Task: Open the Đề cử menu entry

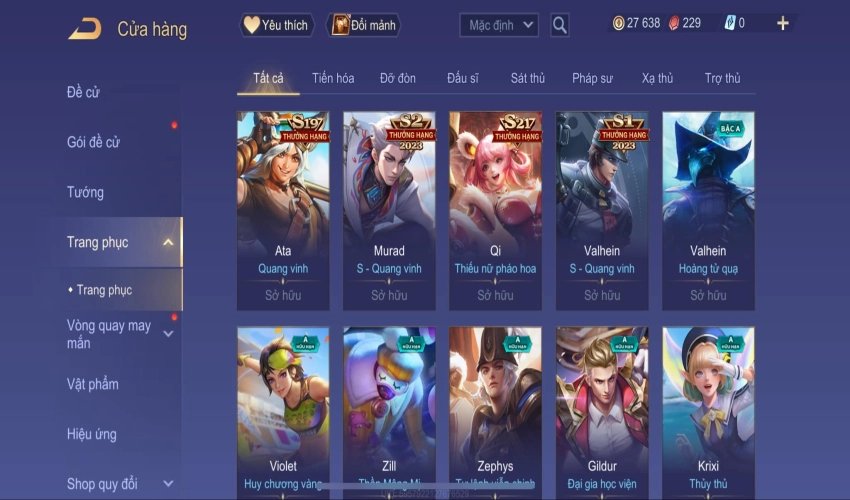Action: click(83, 93)
